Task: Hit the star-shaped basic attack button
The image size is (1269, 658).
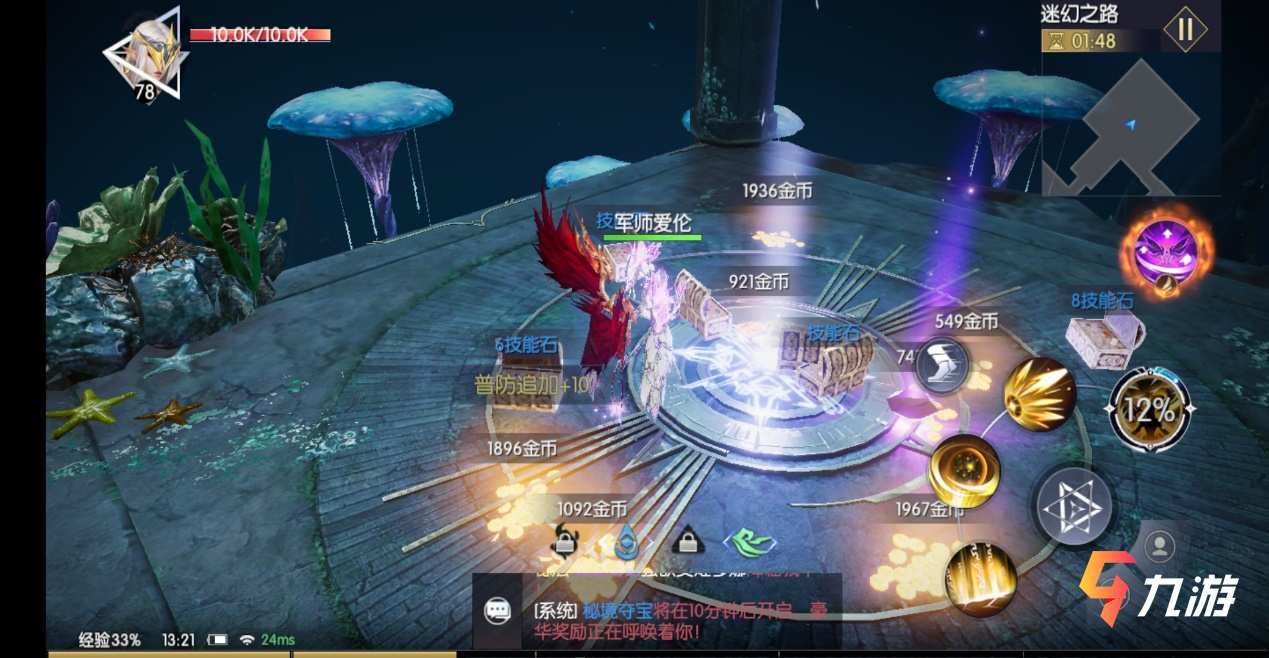Action: tap(1073, 507)
